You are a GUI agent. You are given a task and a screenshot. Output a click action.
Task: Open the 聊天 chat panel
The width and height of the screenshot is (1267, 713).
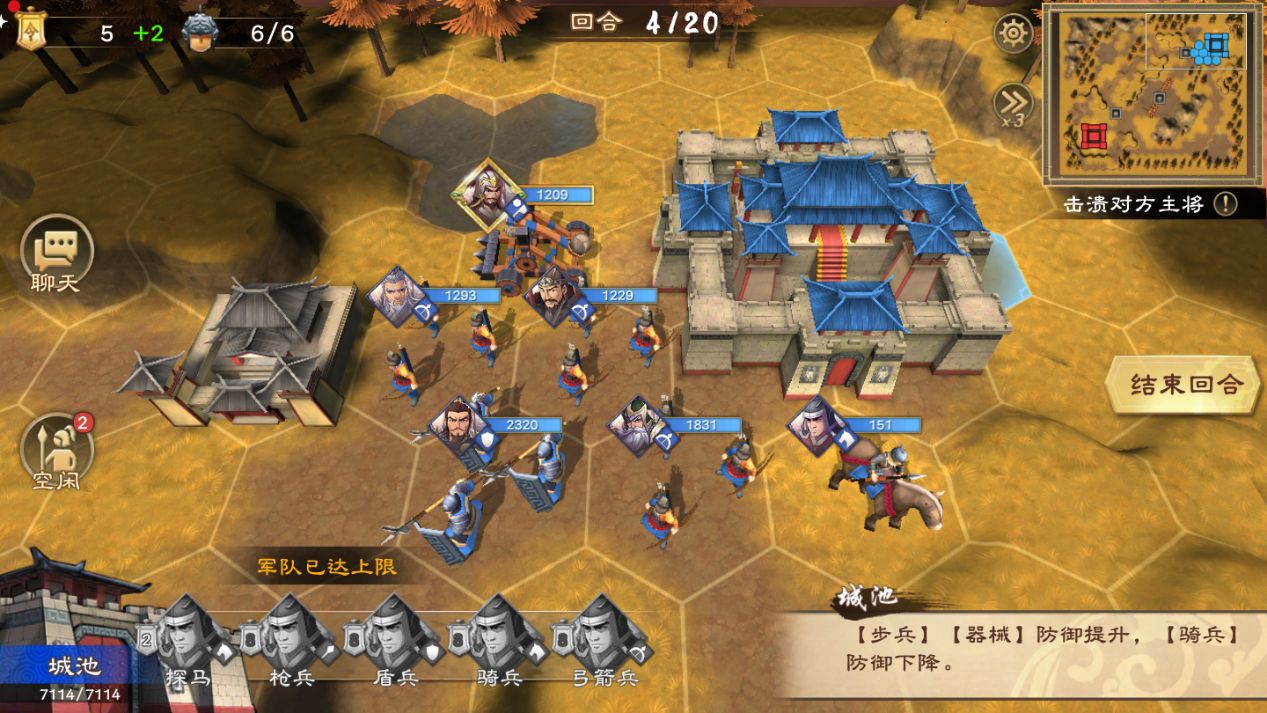57,251
